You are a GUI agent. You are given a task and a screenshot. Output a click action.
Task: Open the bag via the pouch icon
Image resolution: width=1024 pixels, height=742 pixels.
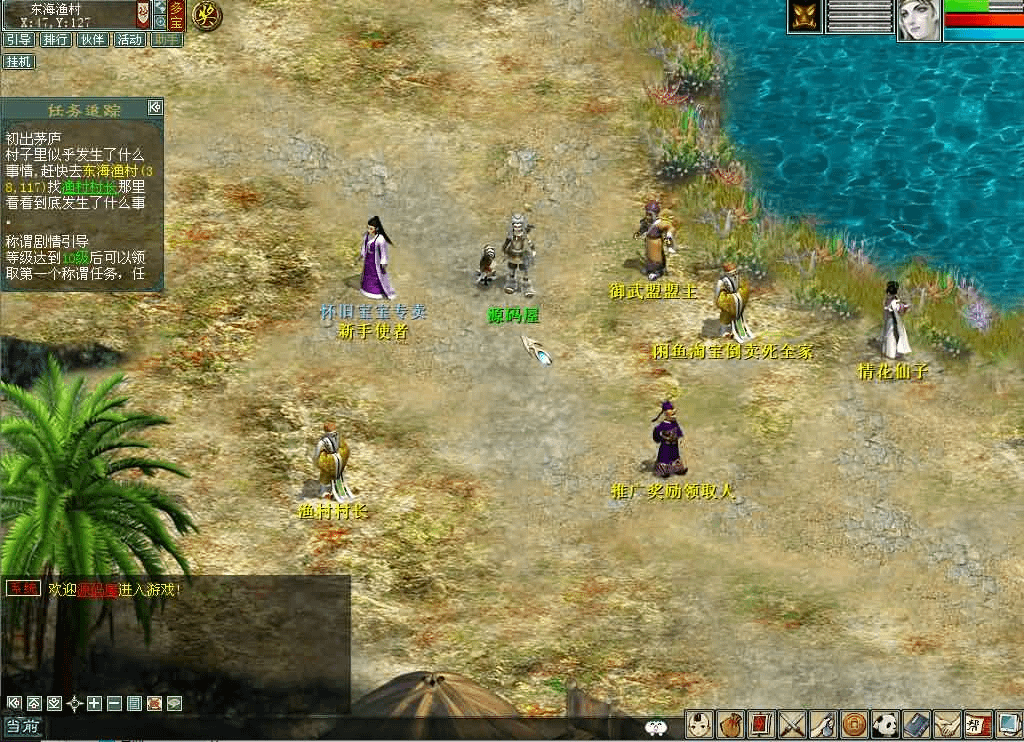[729, 724]
